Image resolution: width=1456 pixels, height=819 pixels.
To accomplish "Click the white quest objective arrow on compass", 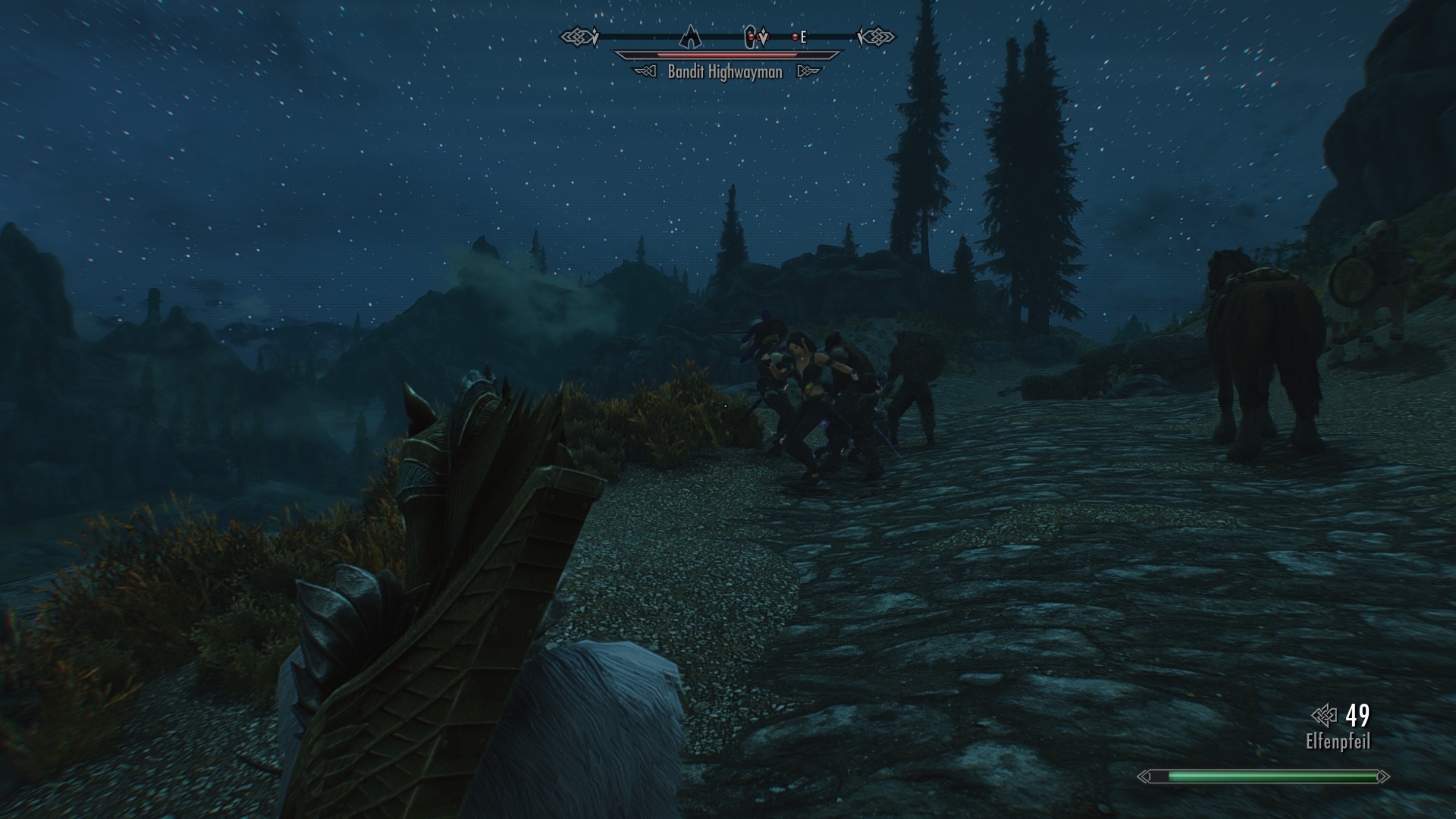I will pos(764,36).
